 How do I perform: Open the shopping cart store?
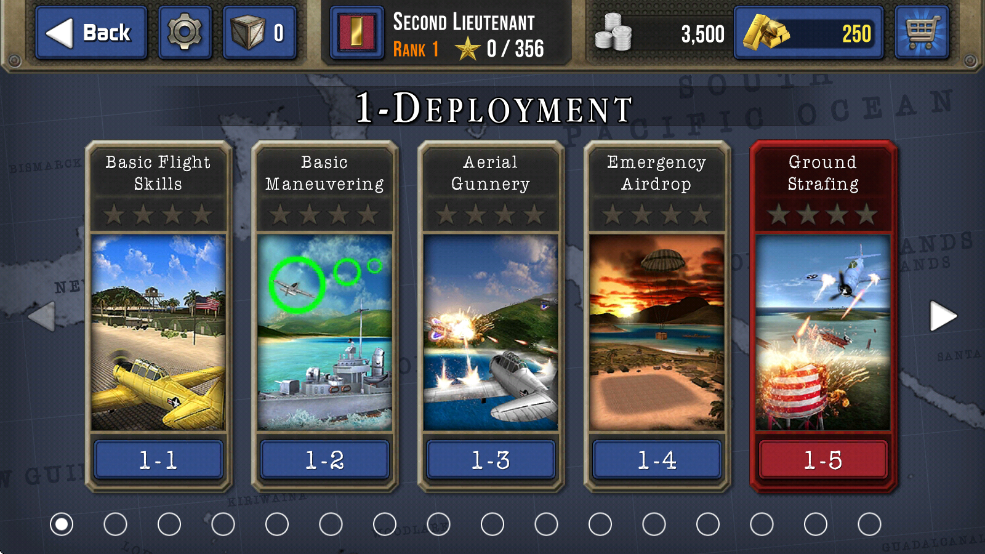pos(921,33)
